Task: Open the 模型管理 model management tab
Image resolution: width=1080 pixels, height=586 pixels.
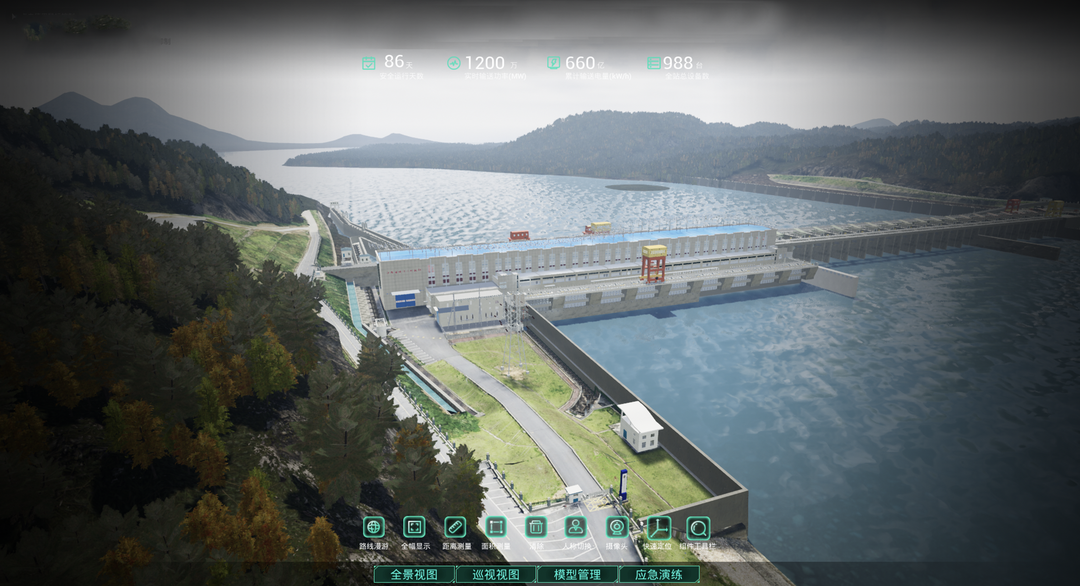Action: click(x=577, y=575)
